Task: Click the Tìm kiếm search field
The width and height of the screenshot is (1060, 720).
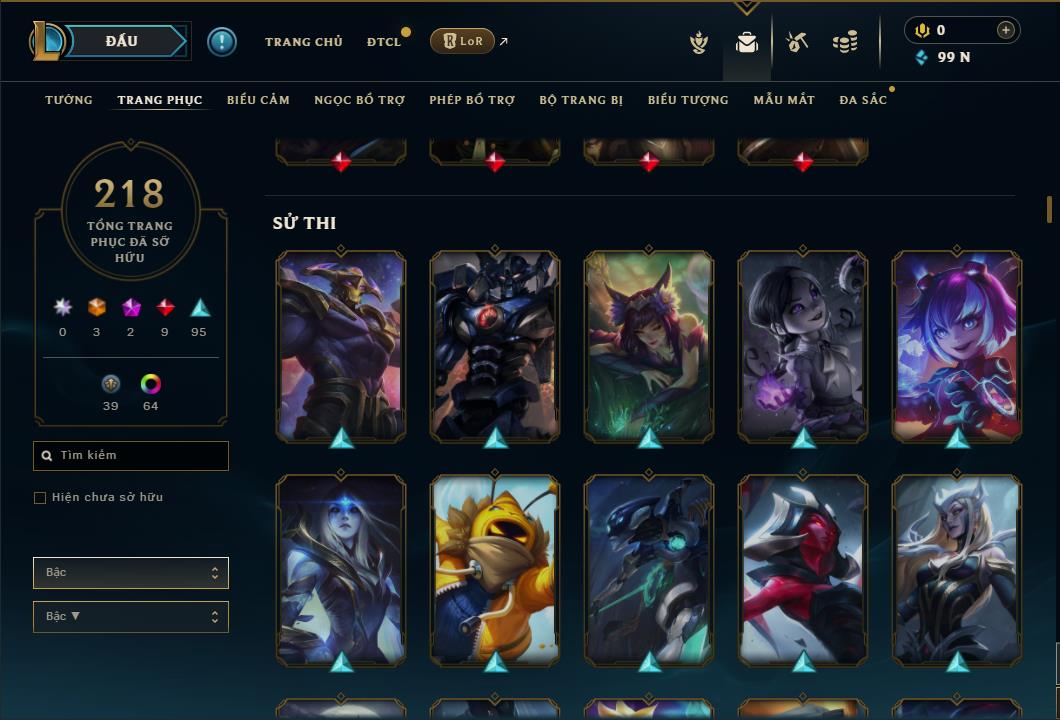Action: [131, 456]
